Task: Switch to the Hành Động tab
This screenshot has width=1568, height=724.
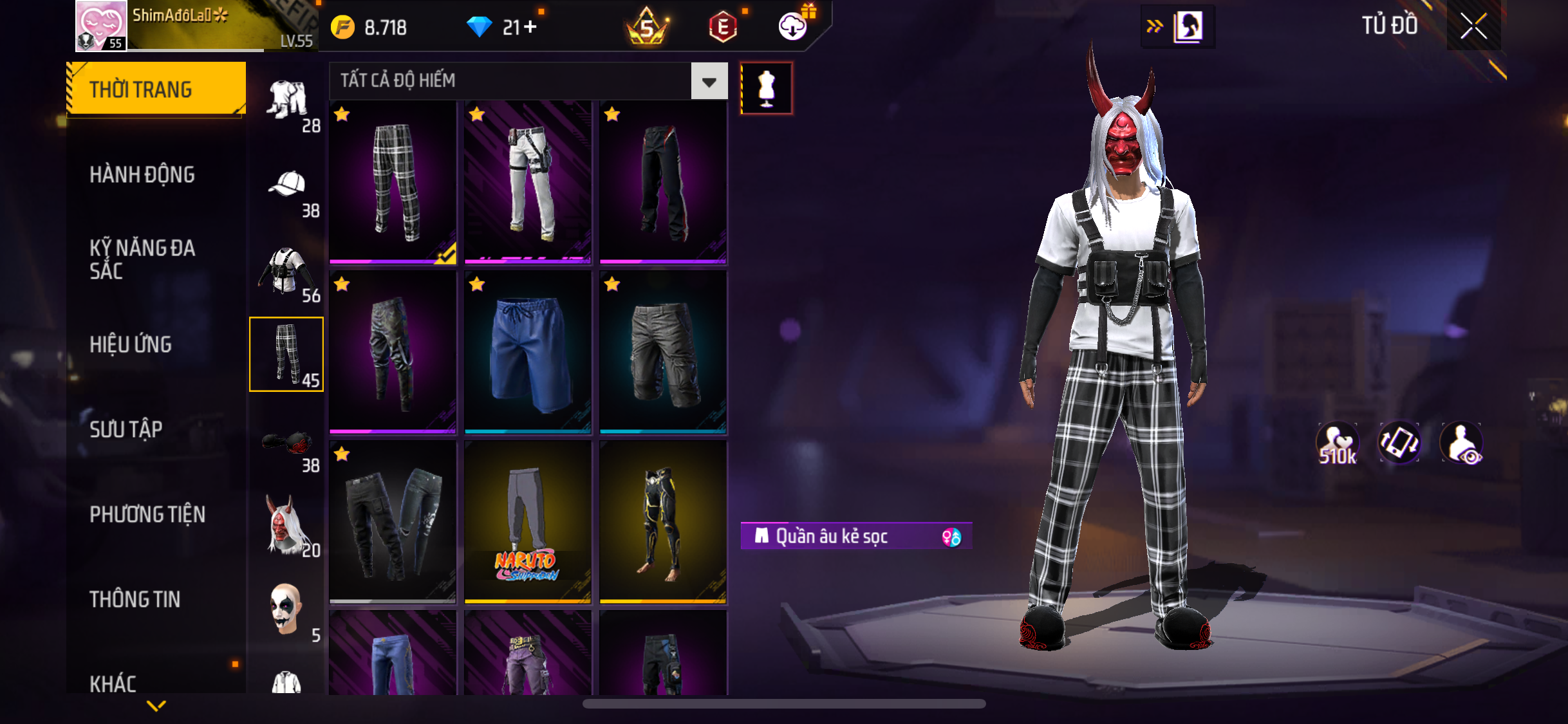Action: pyautogui.click(x=142, y=174)
